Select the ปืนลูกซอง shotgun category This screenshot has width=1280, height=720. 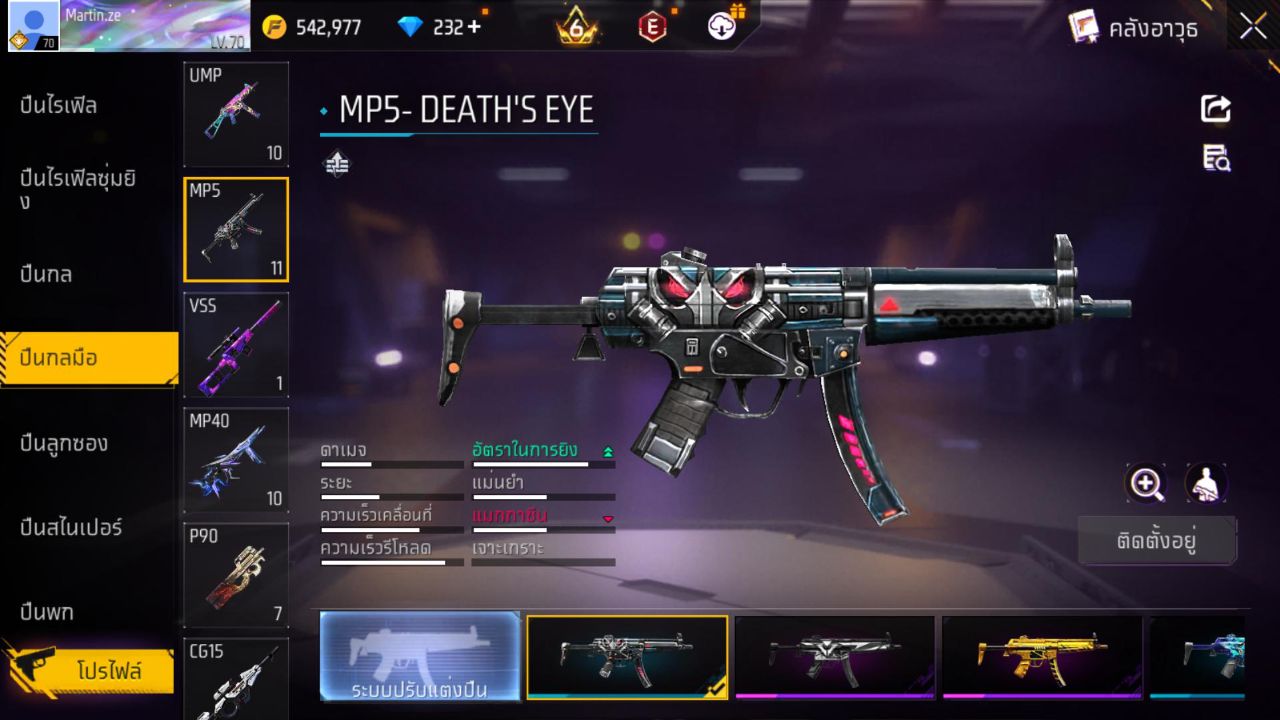(65, 443)
